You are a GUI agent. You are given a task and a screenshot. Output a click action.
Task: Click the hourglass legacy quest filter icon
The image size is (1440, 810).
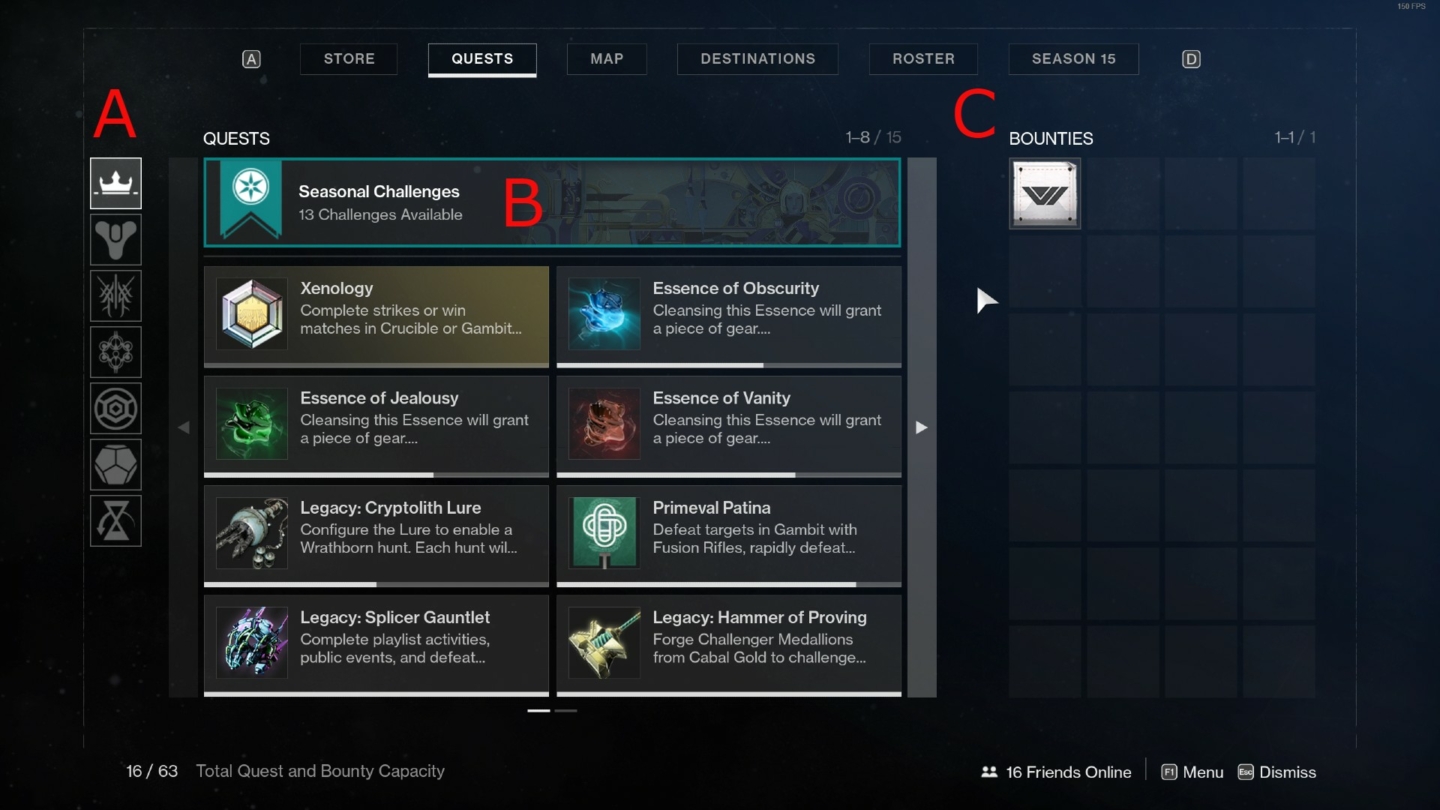115,519
